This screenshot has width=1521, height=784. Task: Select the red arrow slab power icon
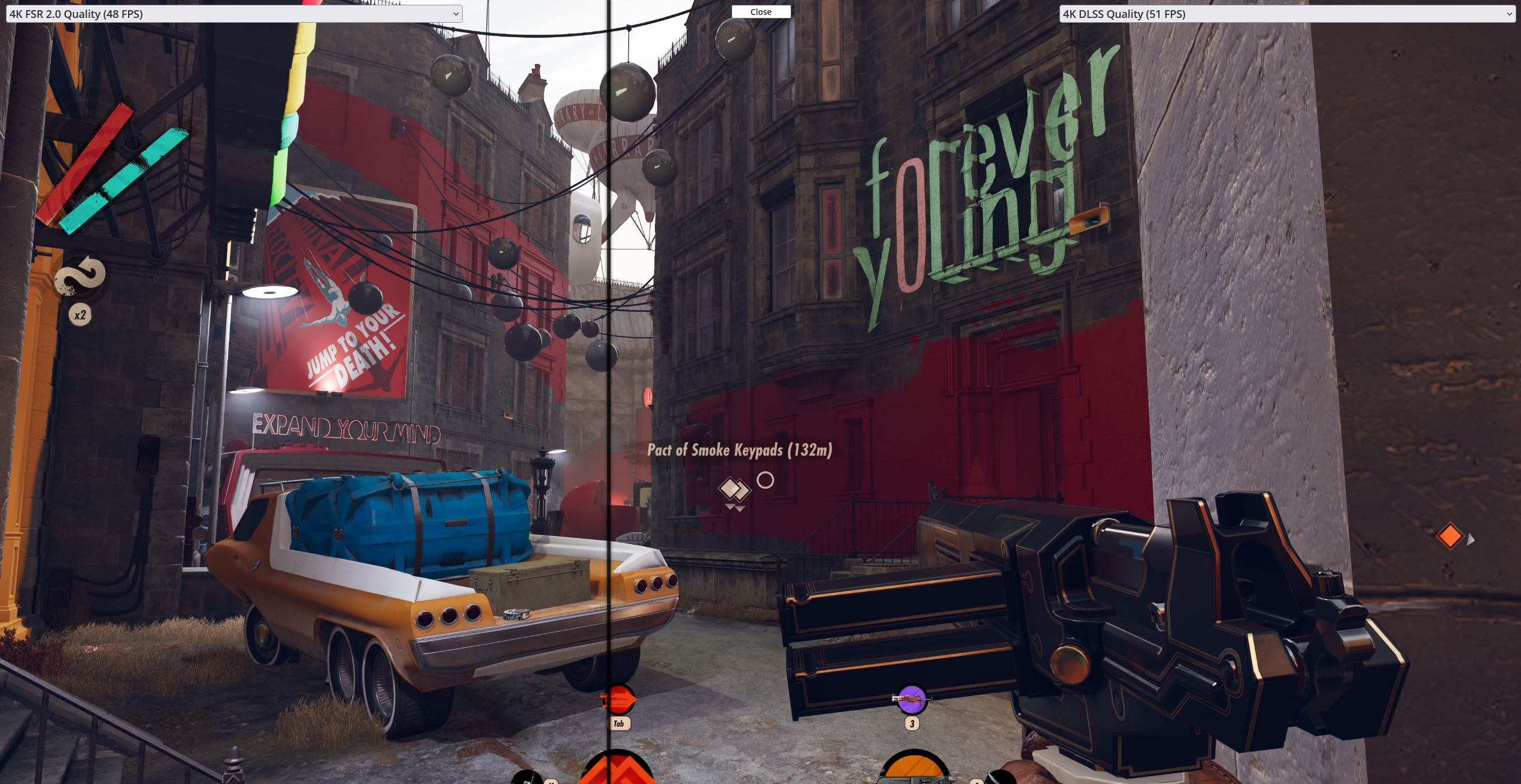coord(618,699)
